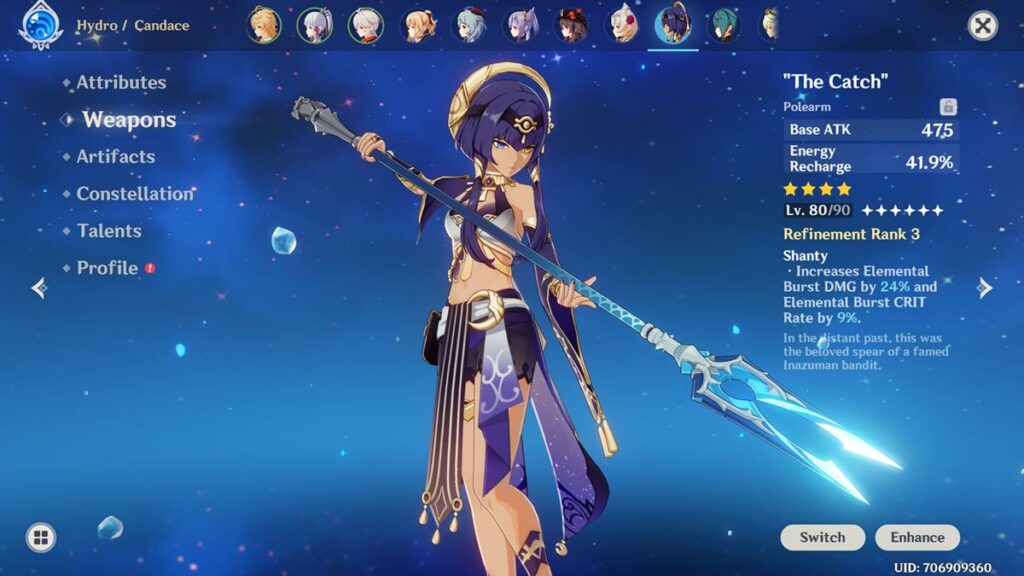Enhance "The Catch" polearm
Screen dimensions: 1024x576
(917, 537)
